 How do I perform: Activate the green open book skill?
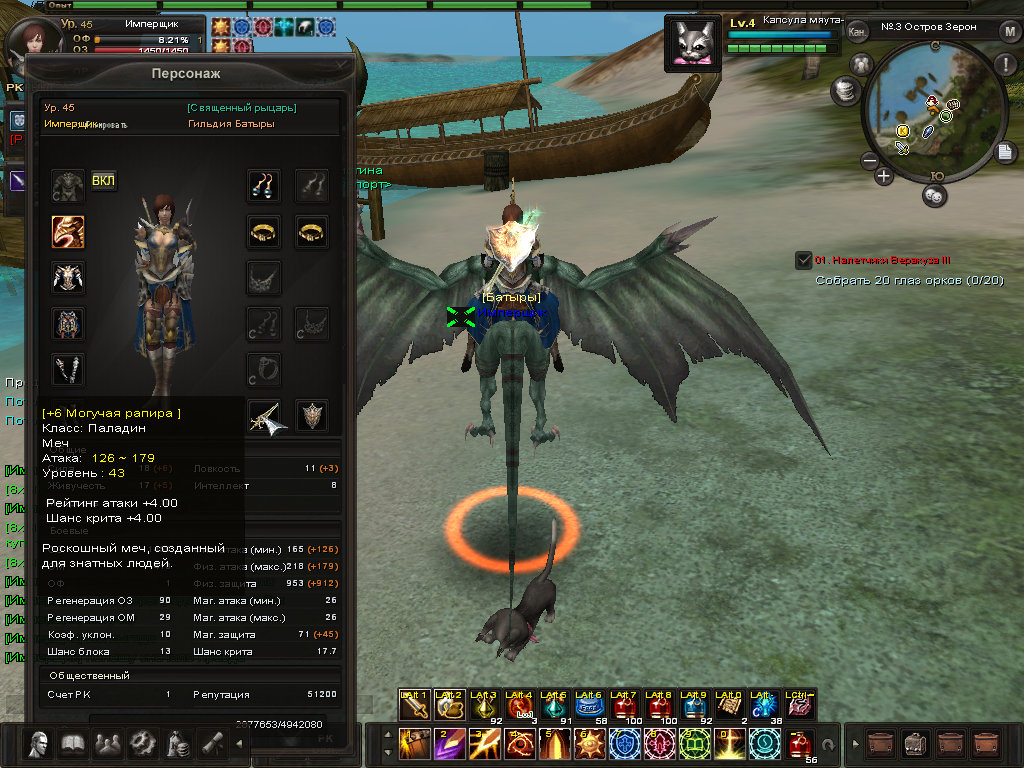tap(695, 743)
